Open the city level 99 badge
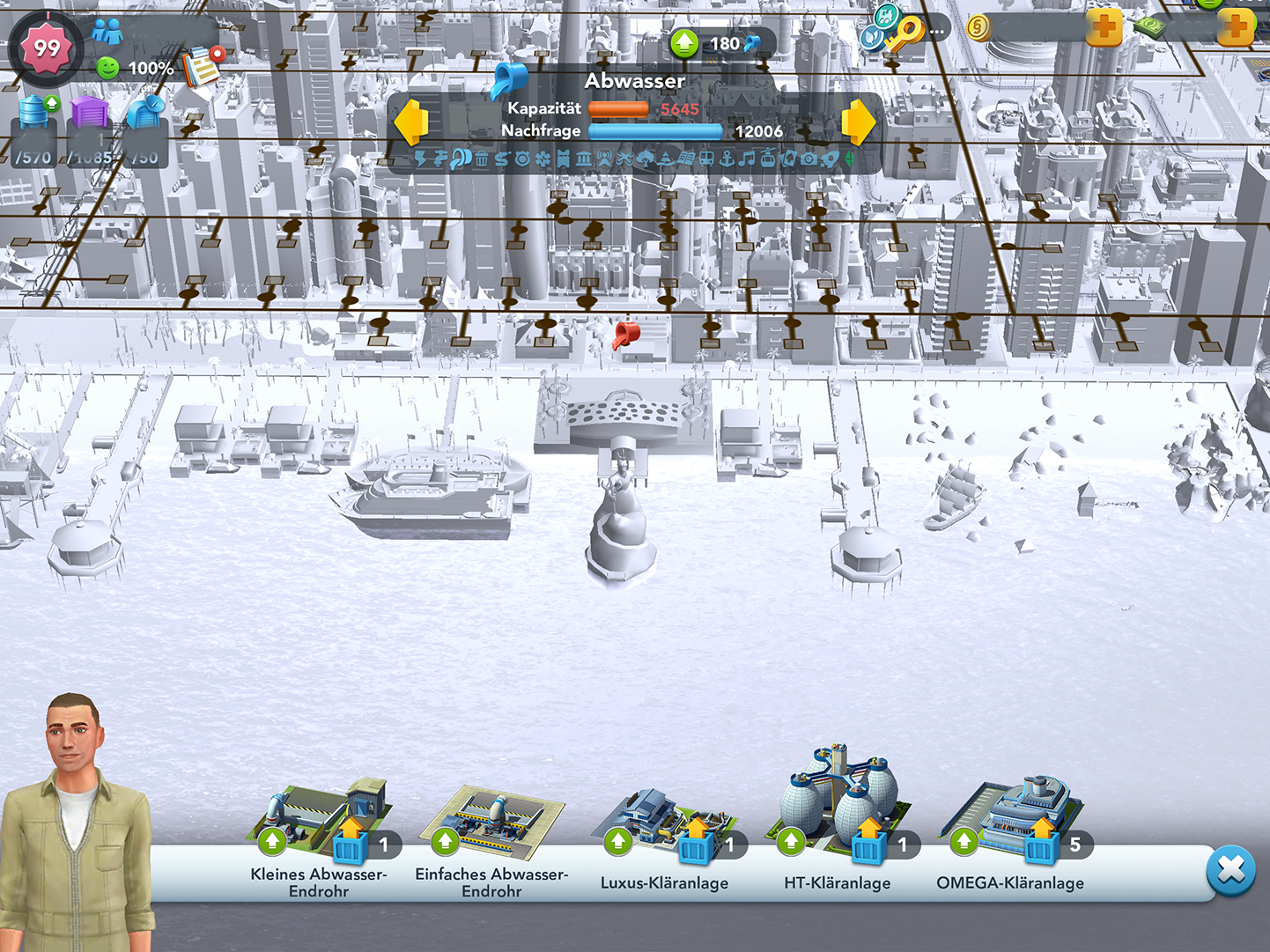This screenshot has height=952, width=1270. click(47, 48)
